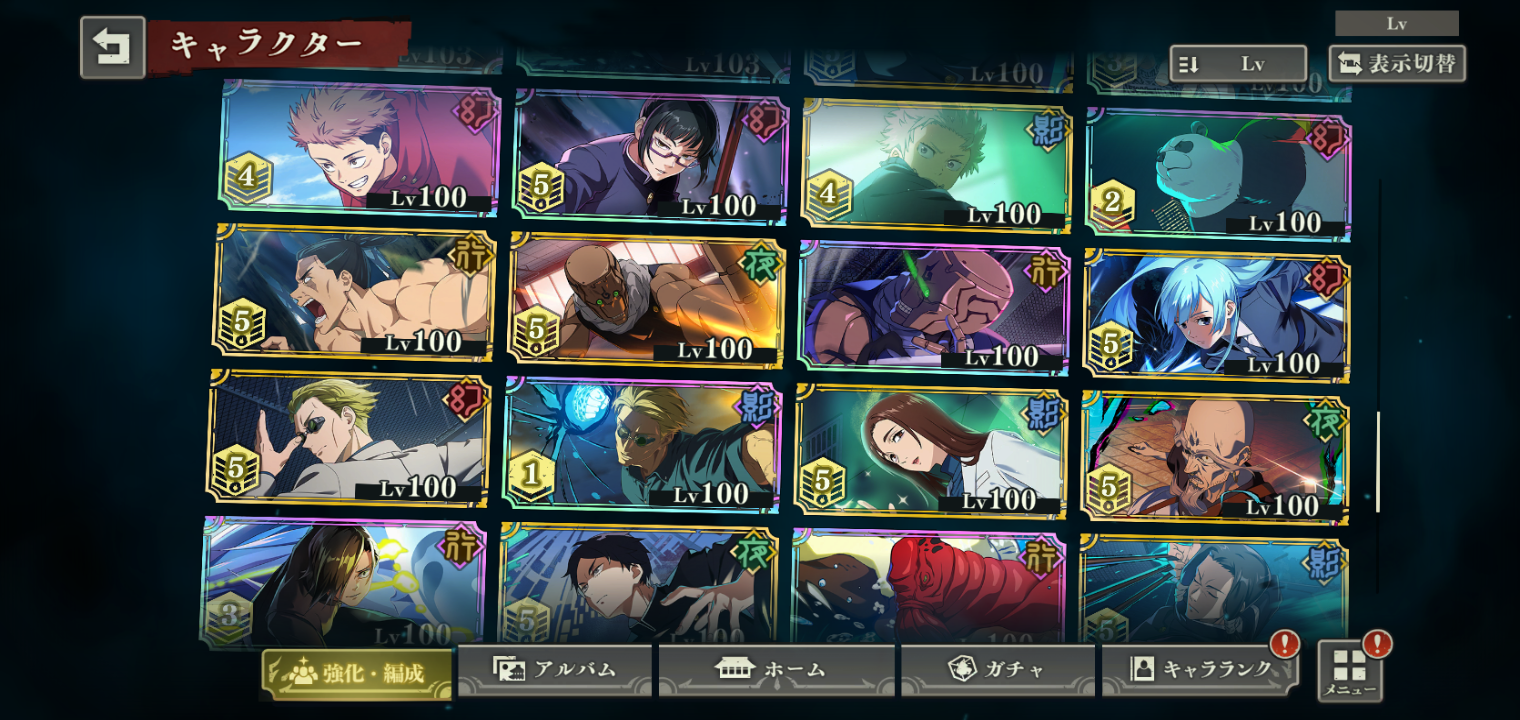
Task: Open the アルバム album tab
Action: [x=554, y=669]
